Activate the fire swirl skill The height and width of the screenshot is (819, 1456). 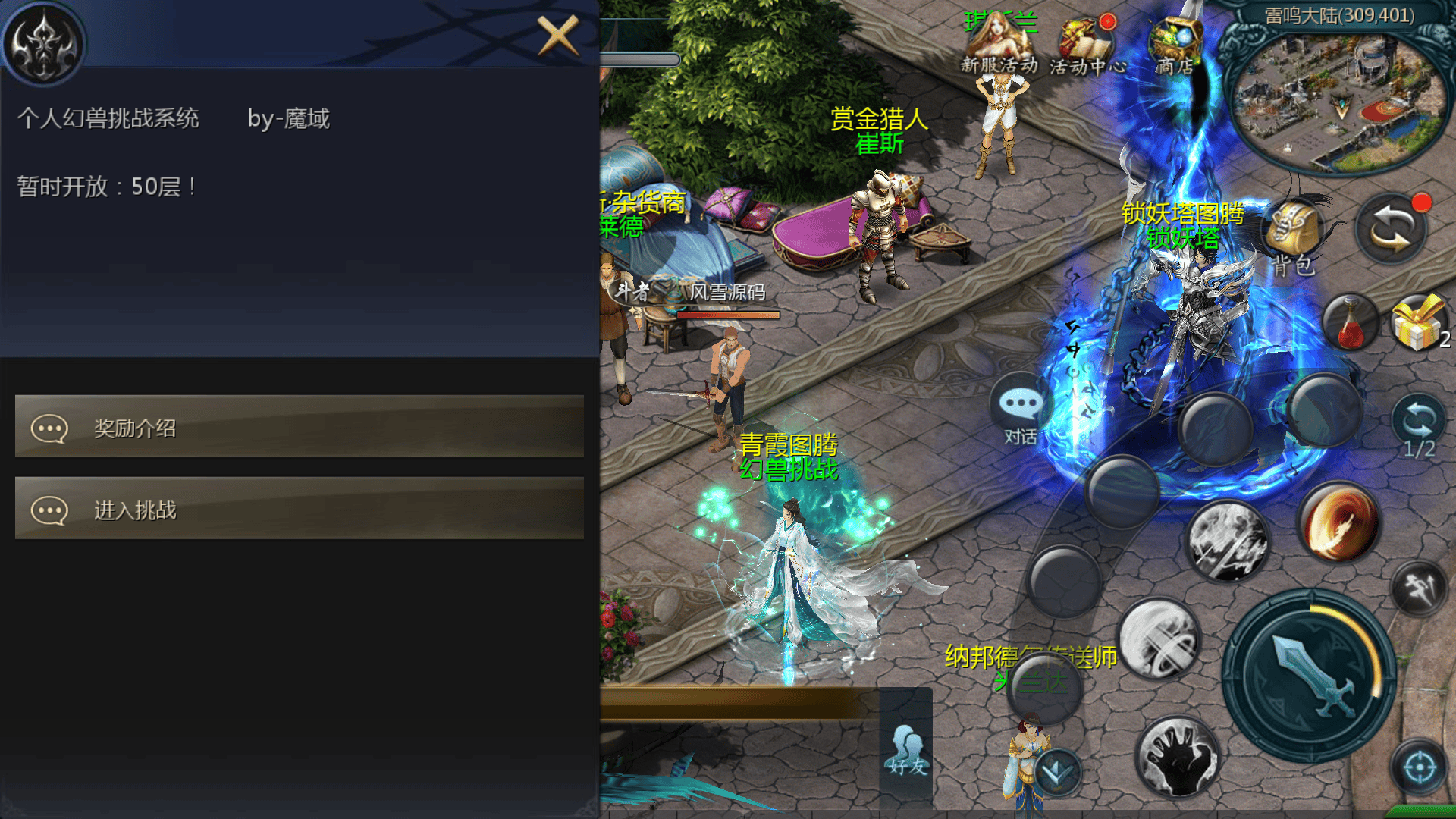1339,523
